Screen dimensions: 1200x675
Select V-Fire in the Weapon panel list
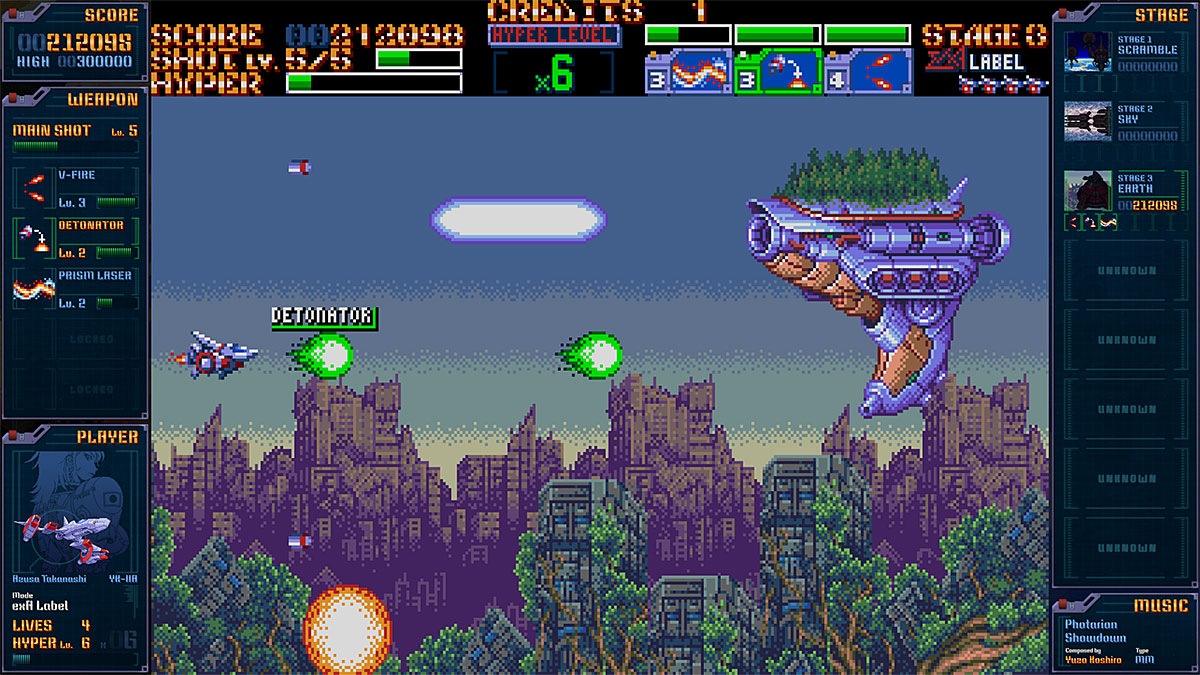click(x=75, y=185)
